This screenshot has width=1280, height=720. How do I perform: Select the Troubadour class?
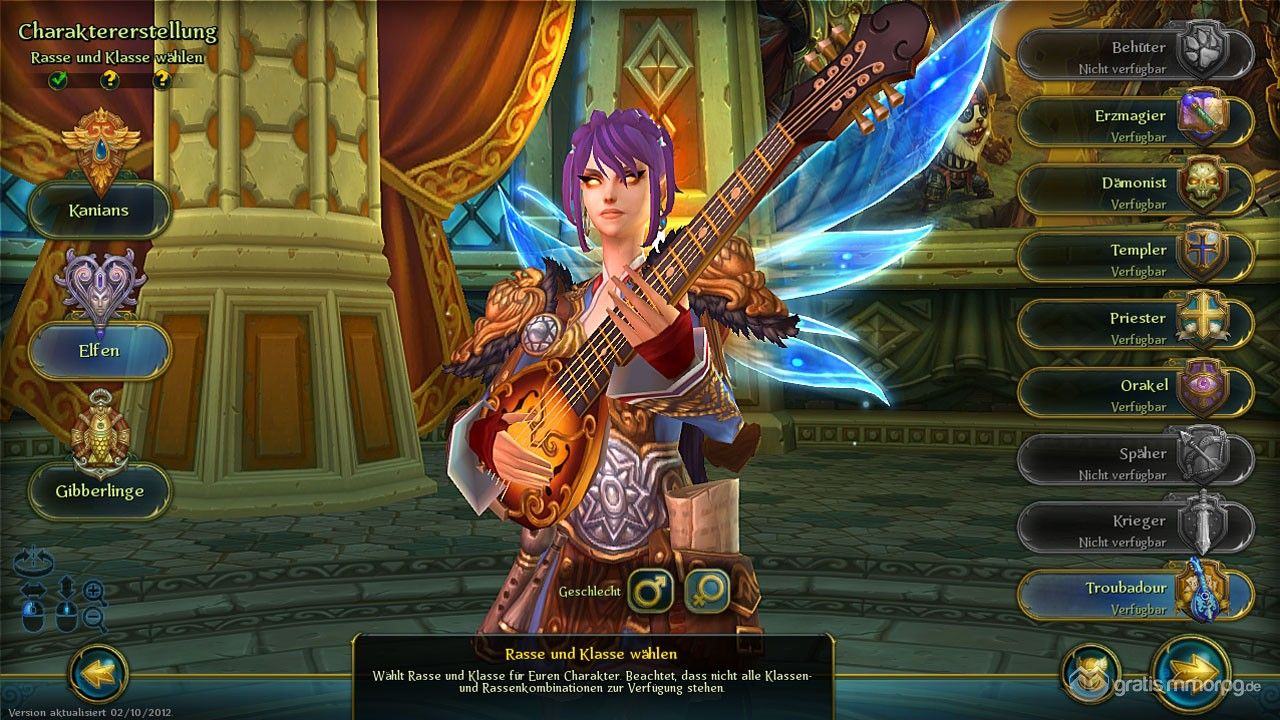tap(1135, 596)
